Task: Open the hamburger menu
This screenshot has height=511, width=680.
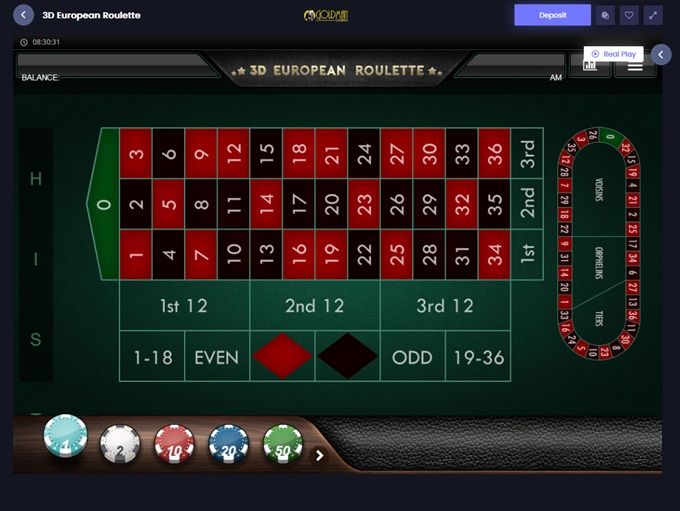Action: click(x=635, y=66)
